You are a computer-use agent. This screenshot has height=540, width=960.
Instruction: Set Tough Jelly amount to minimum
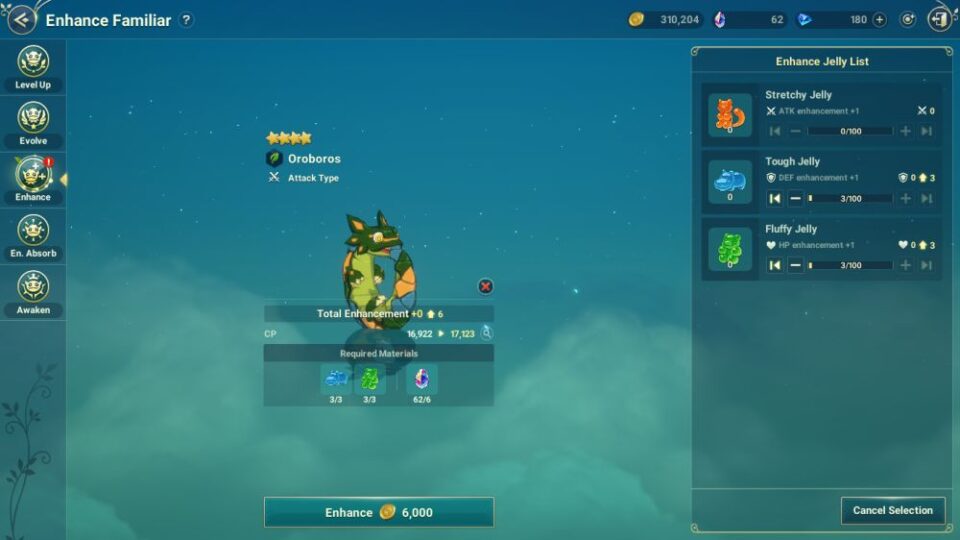pyautogui.click(x=775, y=198)
